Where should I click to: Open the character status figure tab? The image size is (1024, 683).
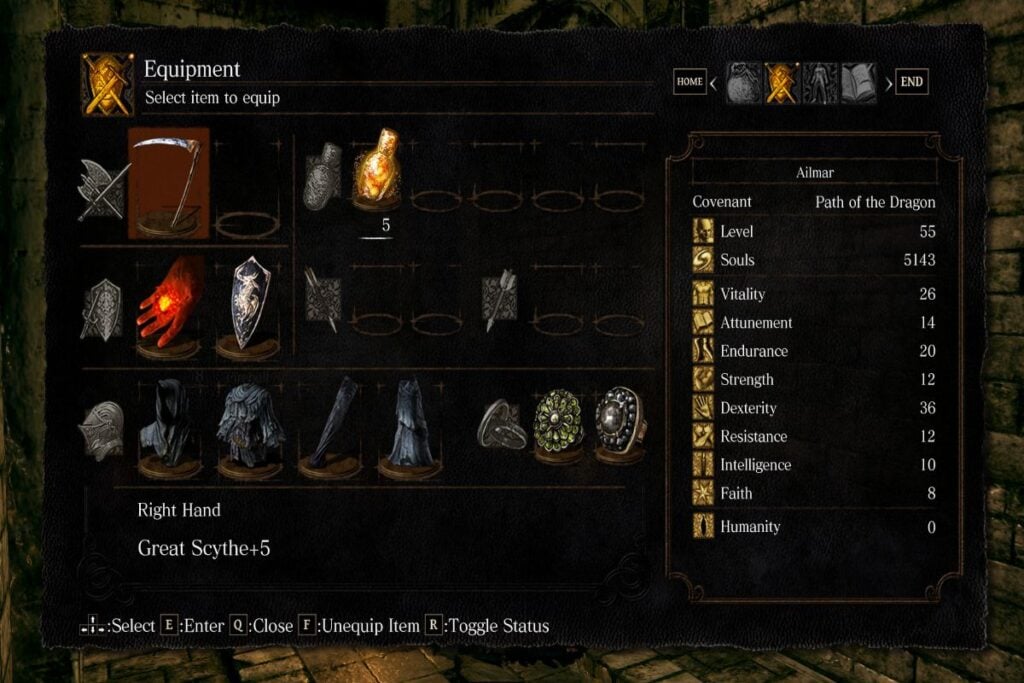pos(820,83)
